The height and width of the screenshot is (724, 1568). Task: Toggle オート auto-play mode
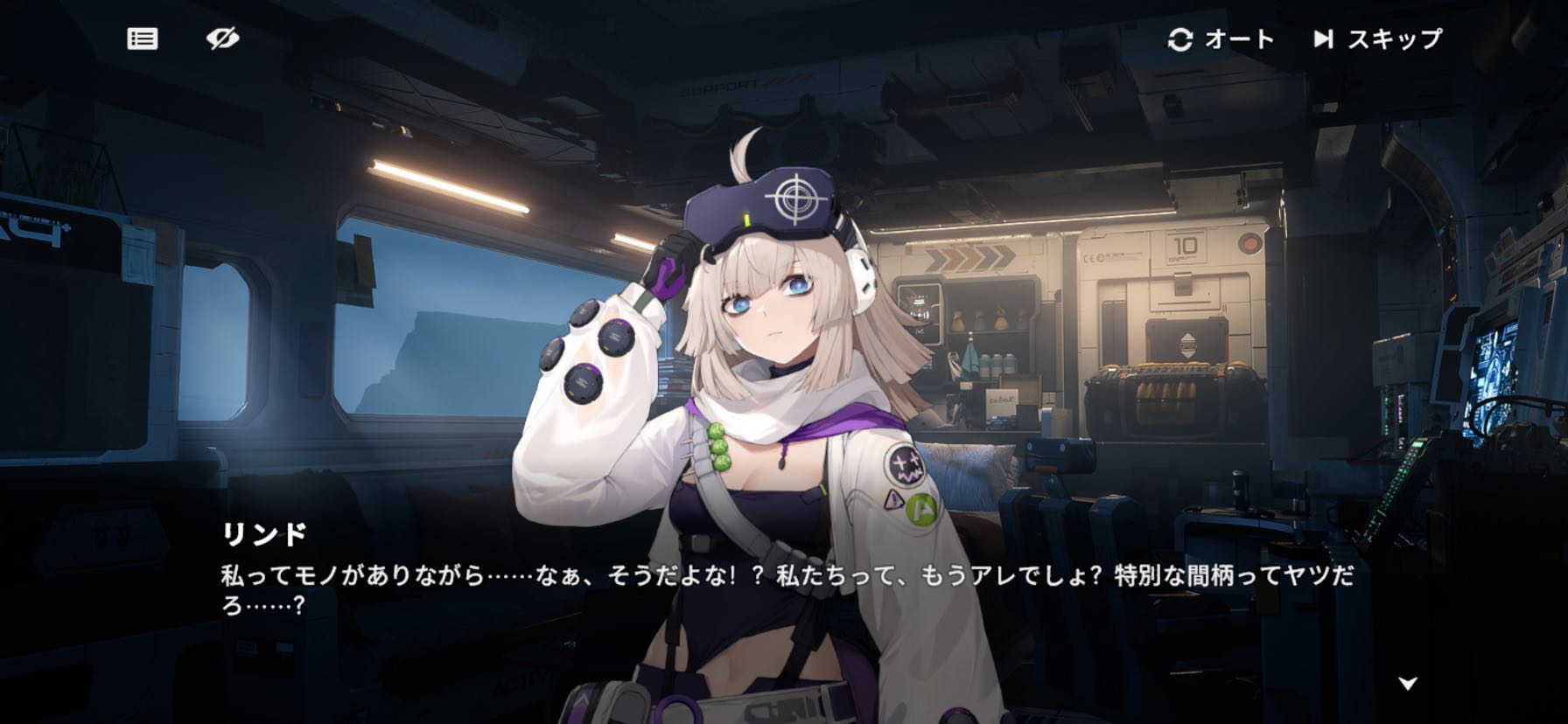click(x=1221, y=39)
